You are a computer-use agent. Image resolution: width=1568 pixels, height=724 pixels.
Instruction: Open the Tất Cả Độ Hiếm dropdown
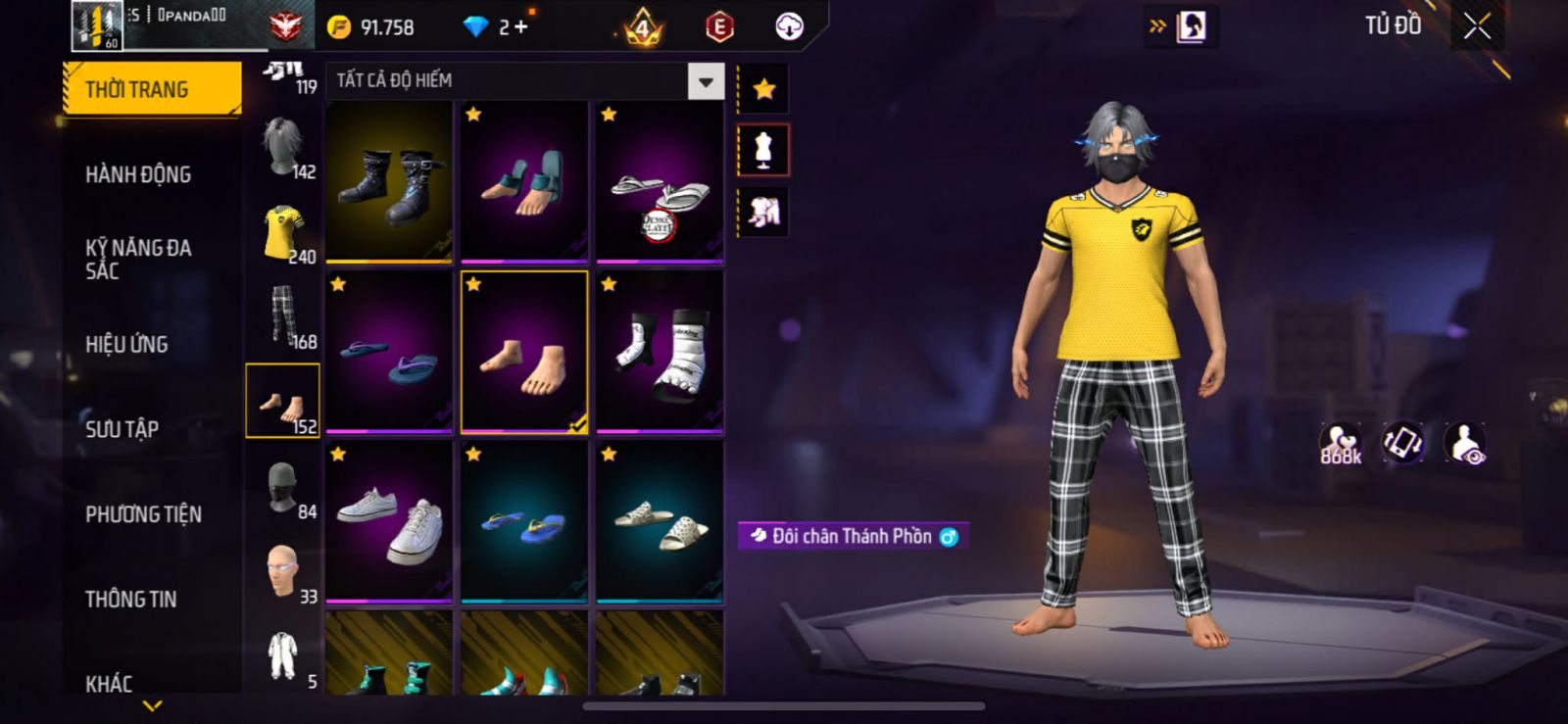tap(706, 81)
